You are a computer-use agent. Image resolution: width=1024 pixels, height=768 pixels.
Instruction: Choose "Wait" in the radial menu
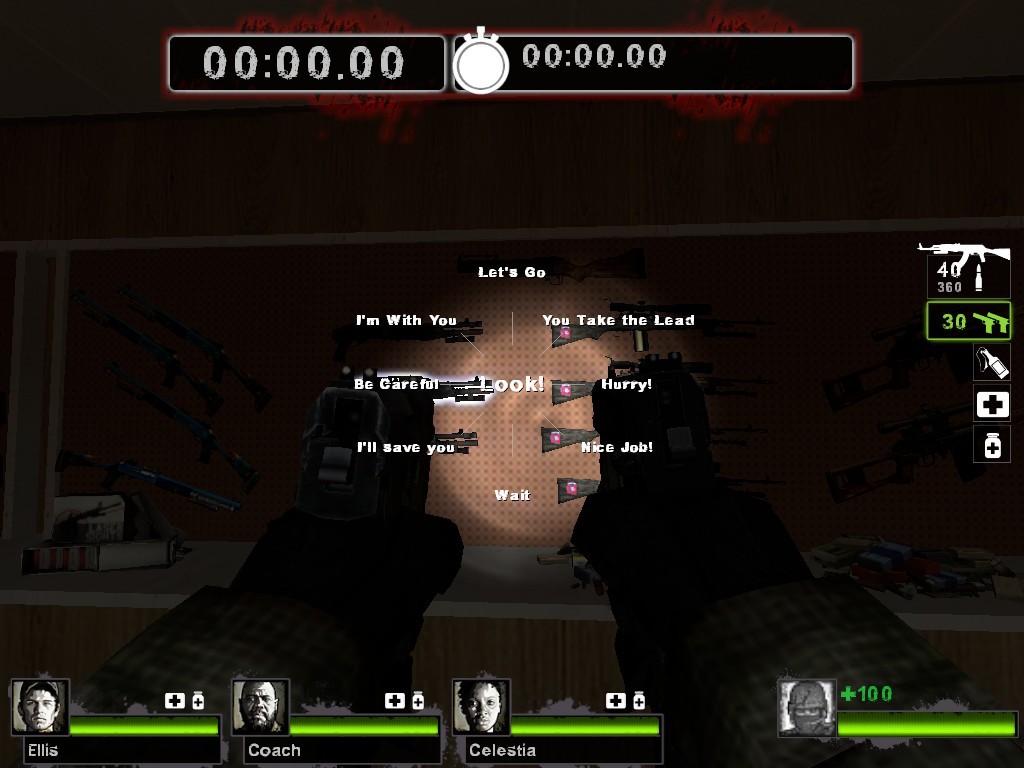coord(512,495)
